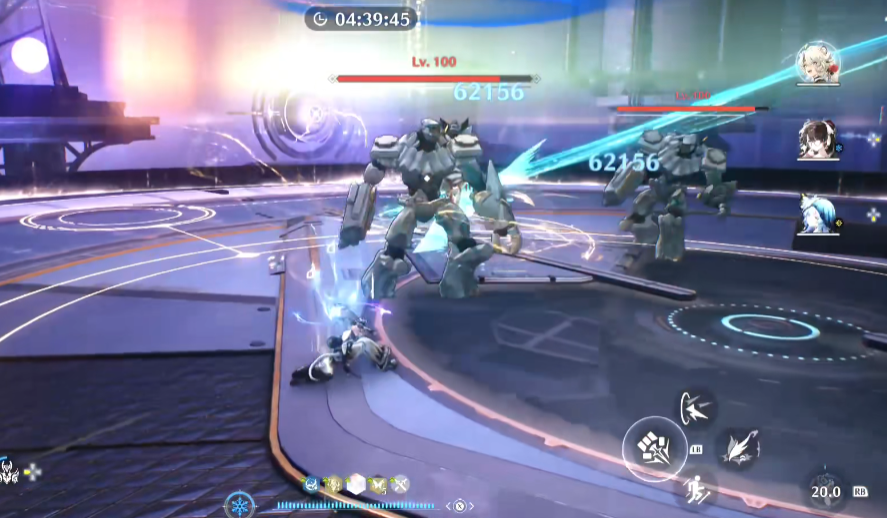Trigger the basic attack fist button
The height and width of the screenshot is (518, 887).
(654, 448)
